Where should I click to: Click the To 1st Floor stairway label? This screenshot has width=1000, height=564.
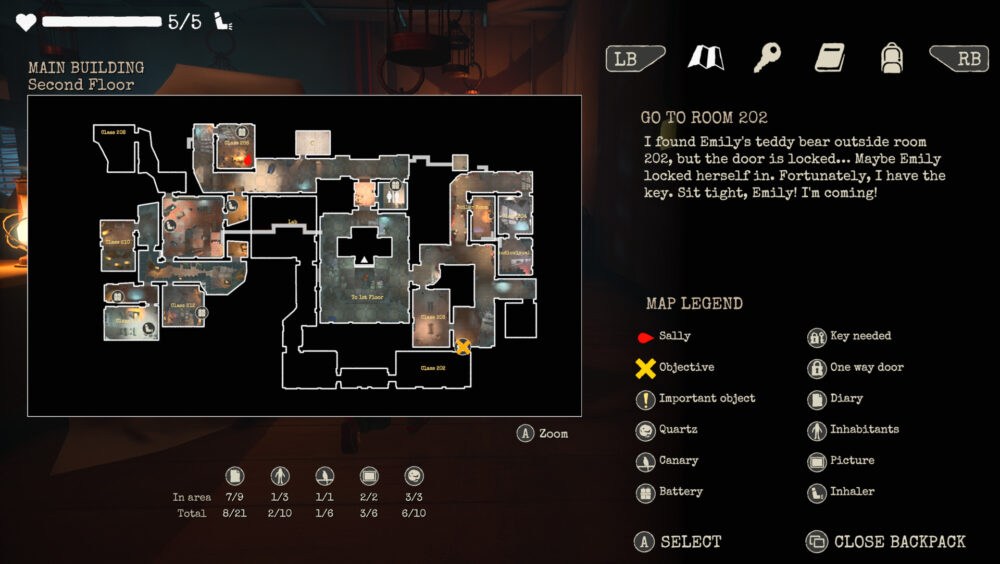(x=367, y=297)
